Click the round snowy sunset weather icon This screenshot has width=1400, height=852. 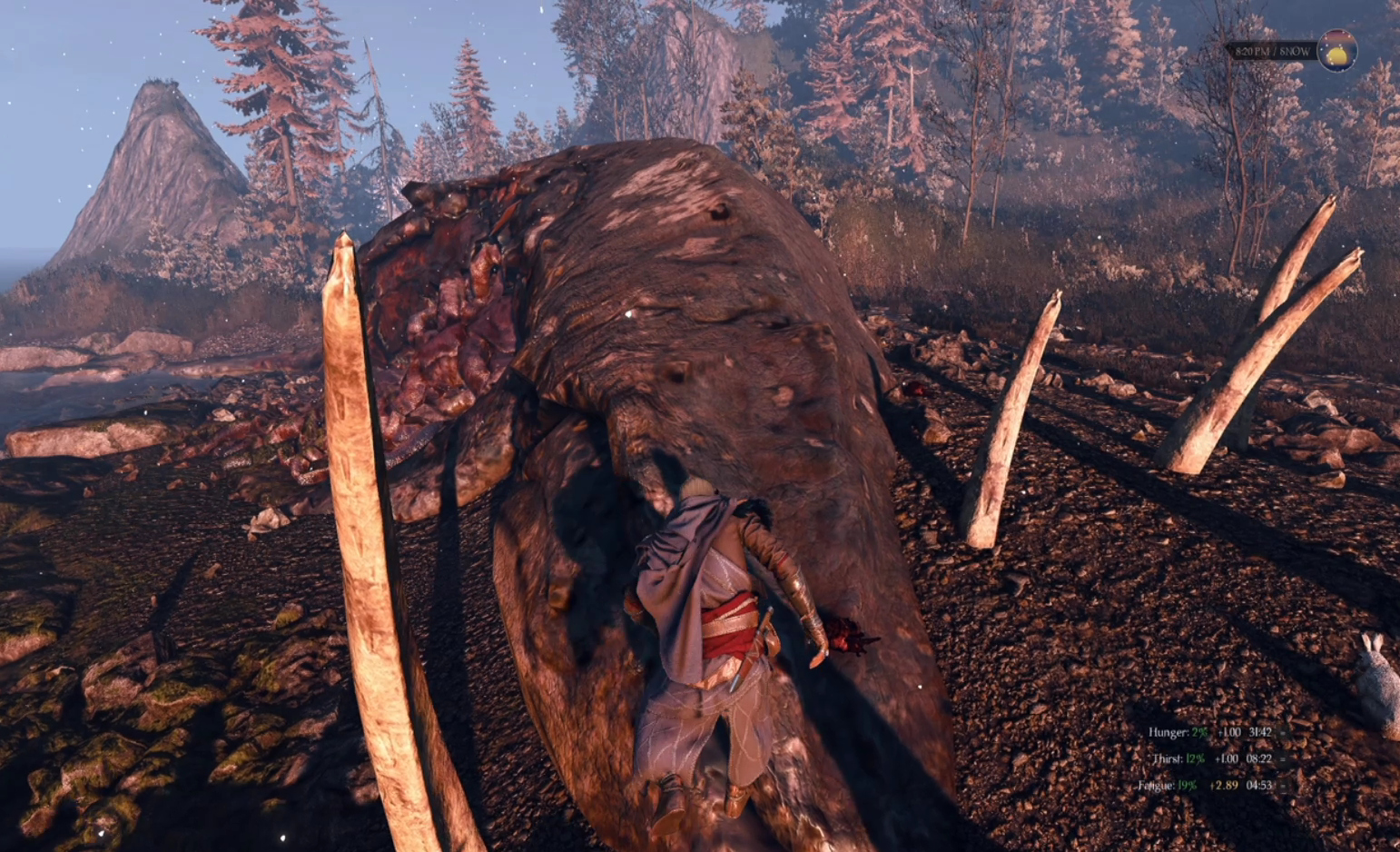(x=1336, y=51)
